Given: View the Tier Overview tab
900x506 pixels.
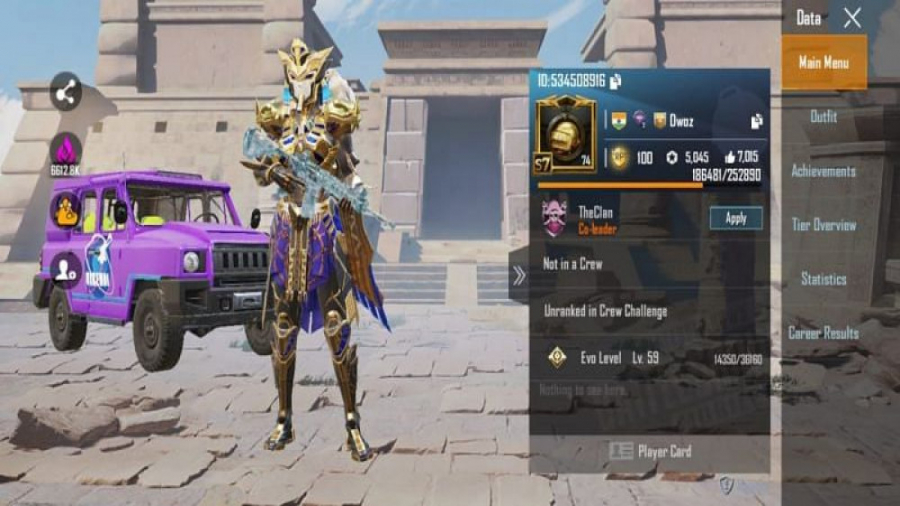Looking at the screenshot, I should tap(824, 225).
